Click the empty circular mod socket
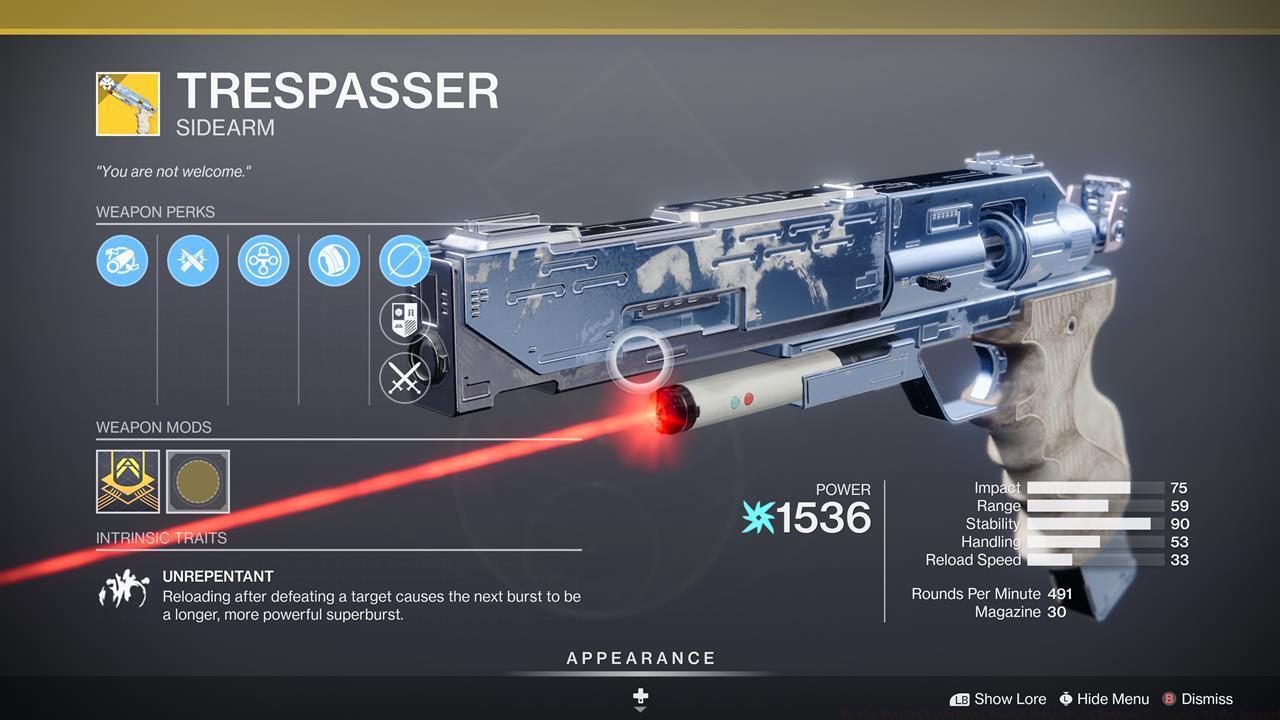 point(196,481)
